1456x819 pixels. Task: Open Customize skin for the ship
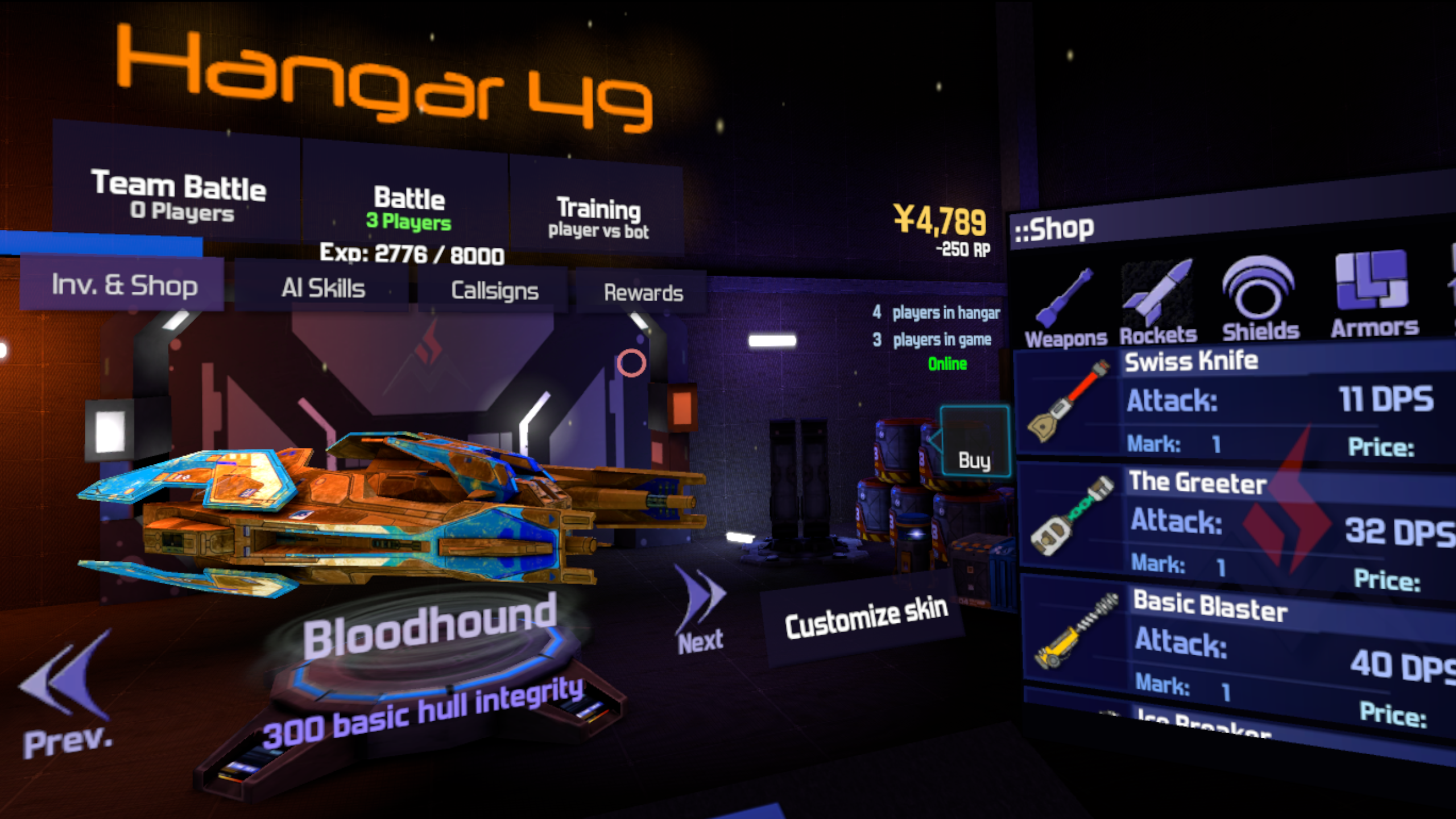(x=865, y=619)
